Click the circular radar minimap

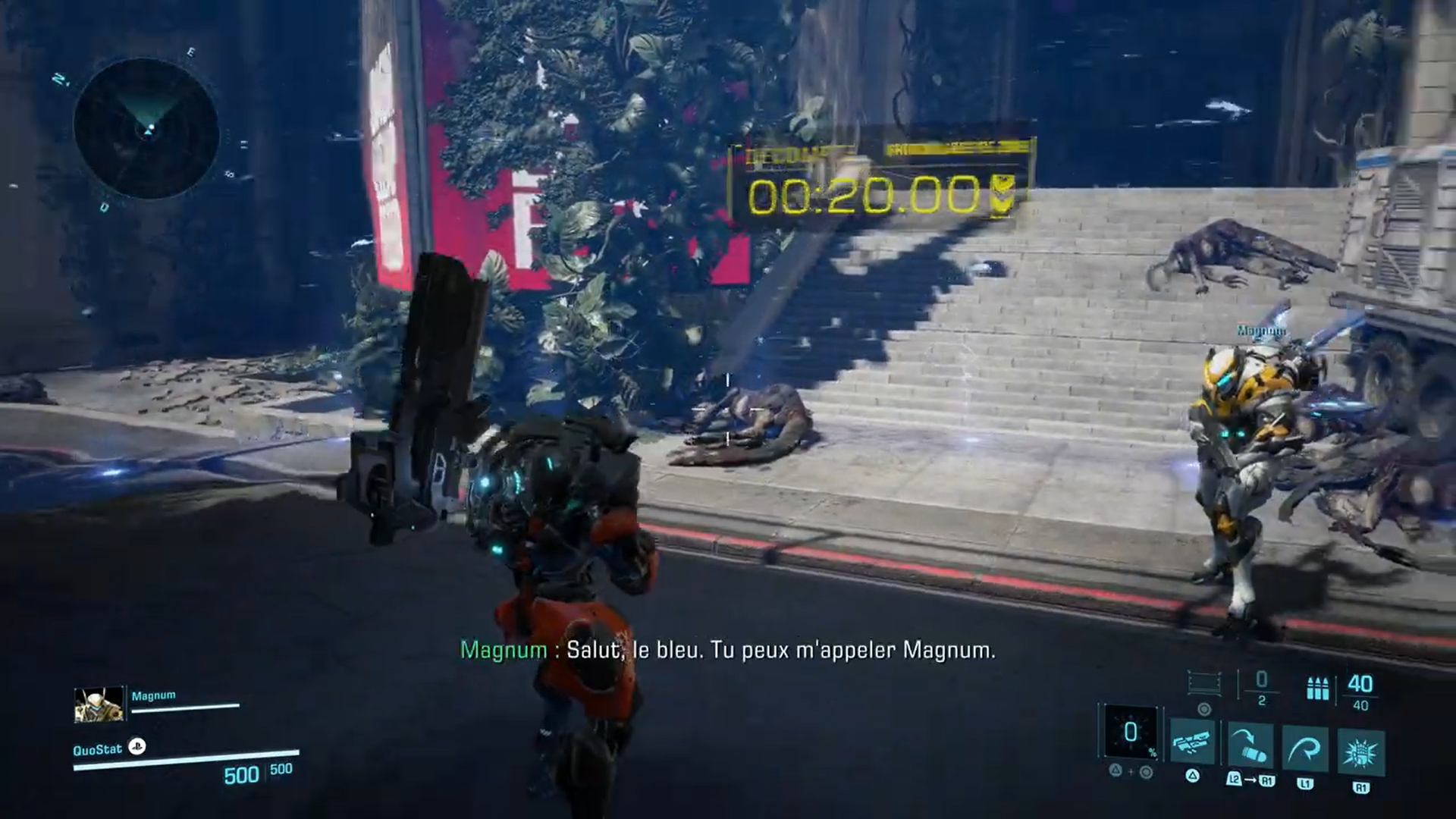pos(146,130)
